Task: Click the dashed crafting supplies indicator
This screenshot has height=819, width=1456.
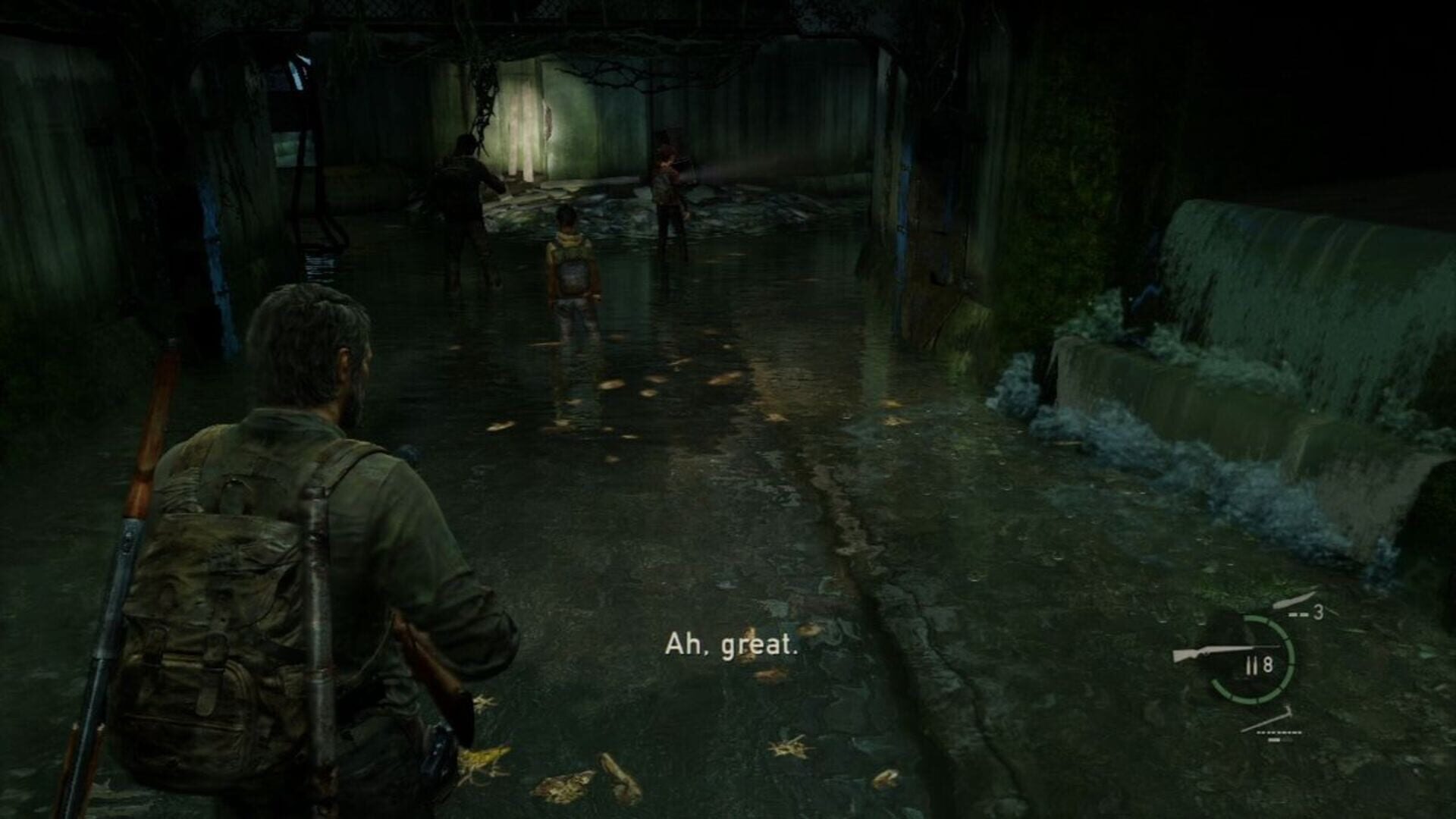Action: tap(1279, 733)
